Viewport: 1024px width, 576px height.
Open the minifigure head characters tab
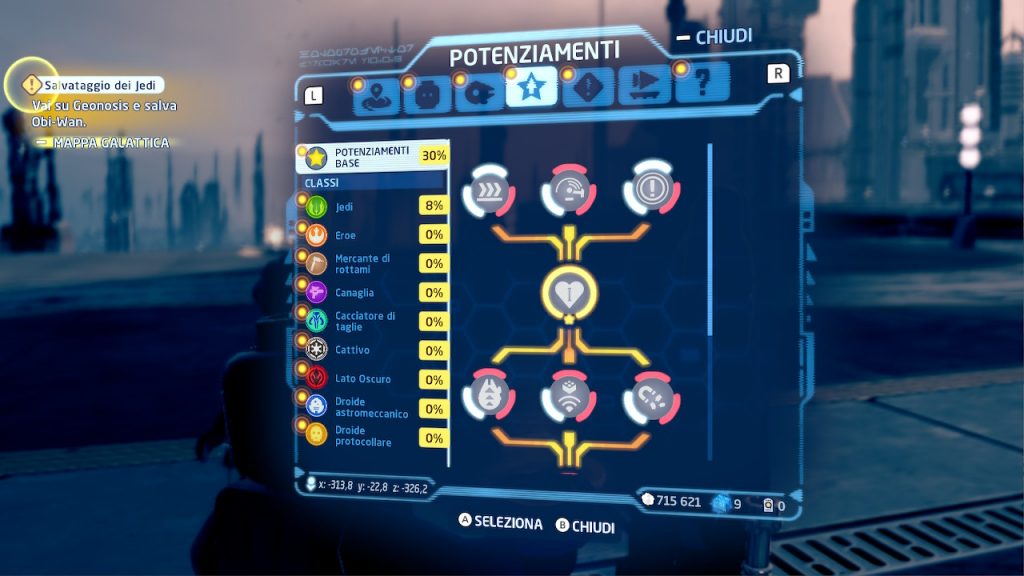[427, 92]
